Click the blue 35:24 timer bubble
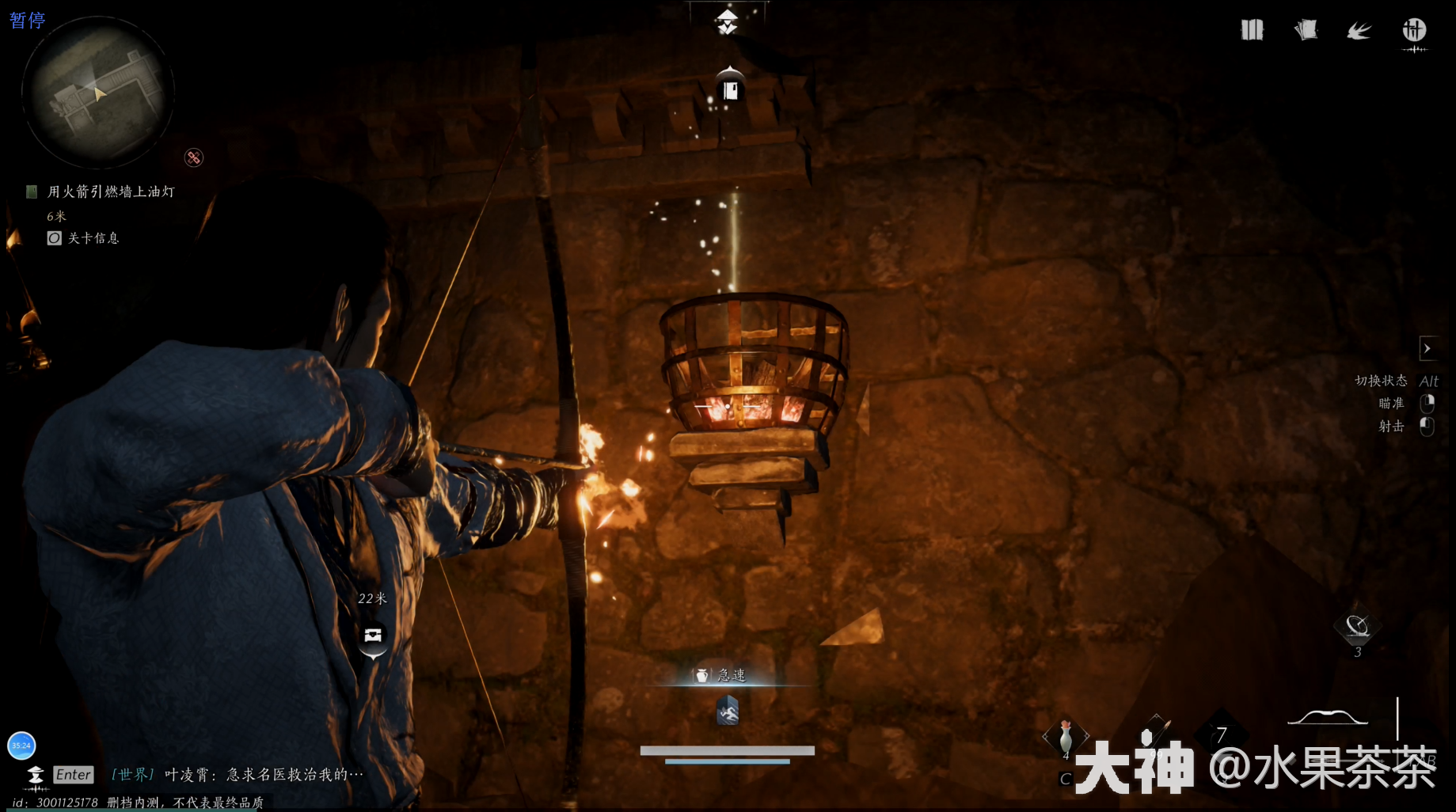The height and width of the screenshot is (812, 1456). [x=21, y=746]
